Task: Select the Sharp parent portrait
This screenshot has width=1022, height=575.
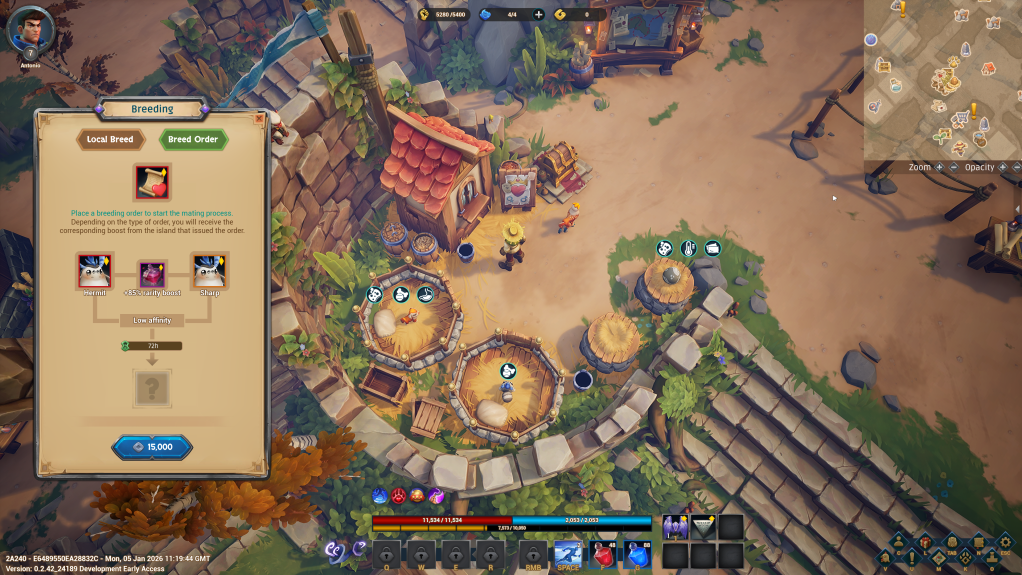Action: click(x=210, y=270)
